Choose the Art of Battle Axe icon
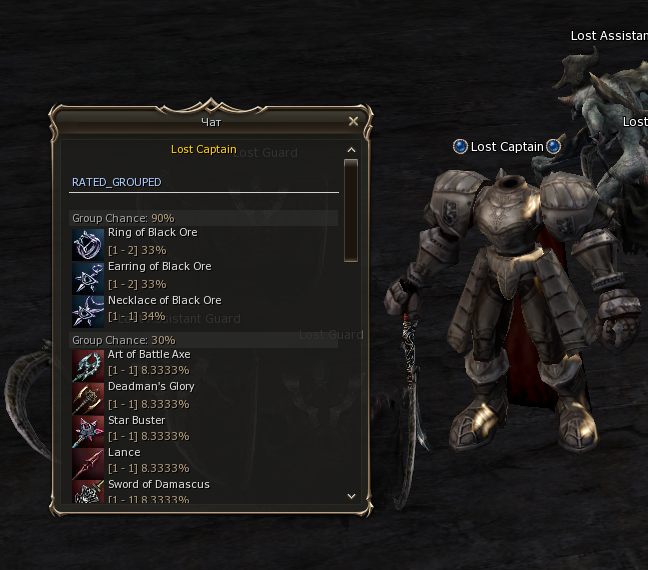The width and height of the screenshot is (648, 570). (88, 365)
